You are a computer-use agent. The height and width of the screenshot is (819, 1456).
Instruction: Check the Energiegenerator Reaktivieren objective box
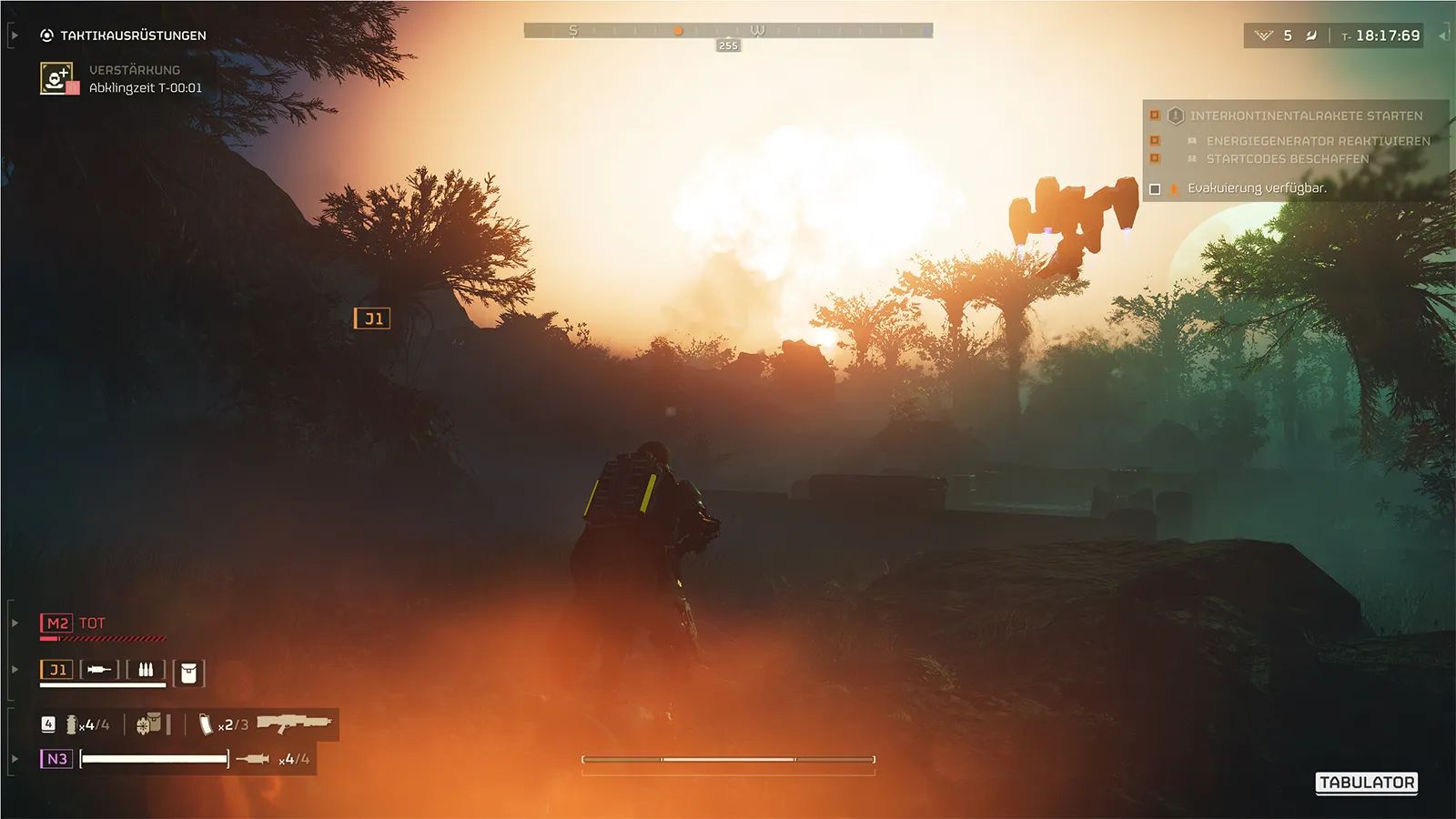click(1155, 141)
